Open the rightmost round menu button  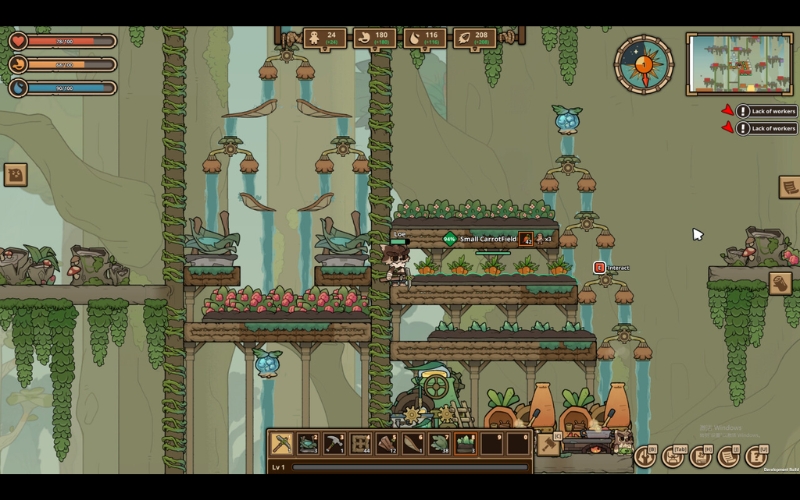click(x=757, y=457)
